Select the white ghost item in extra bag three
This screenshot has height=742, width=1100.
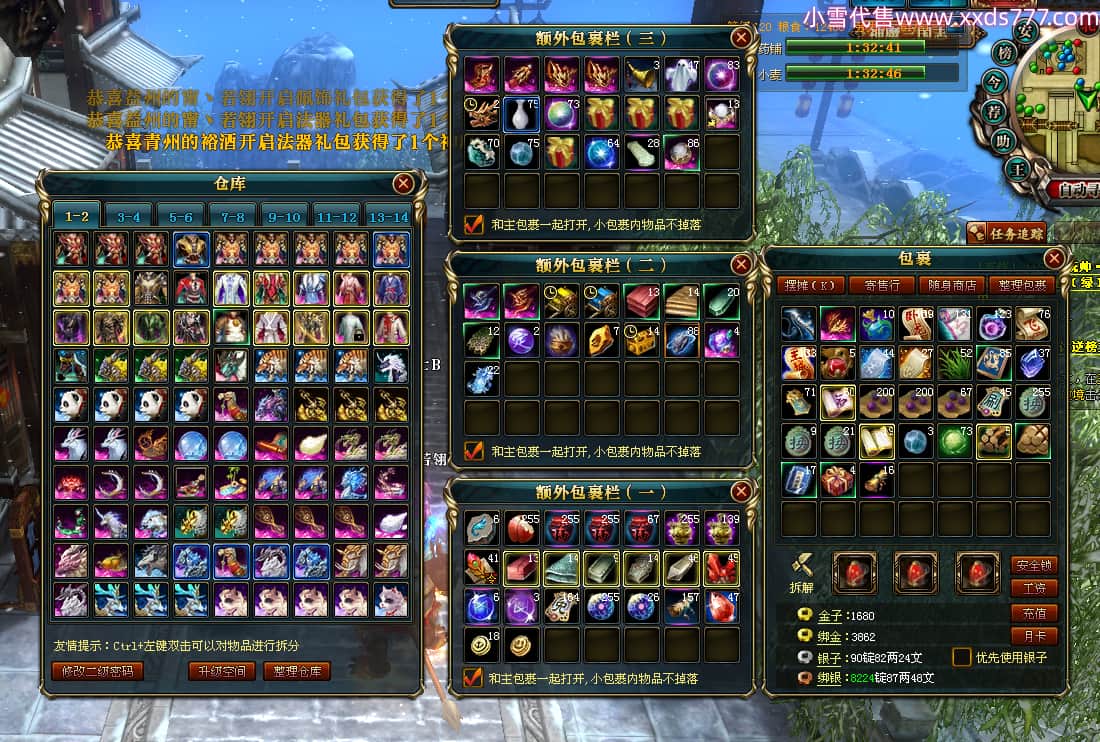pyautogui.click(x=680, y=75)
